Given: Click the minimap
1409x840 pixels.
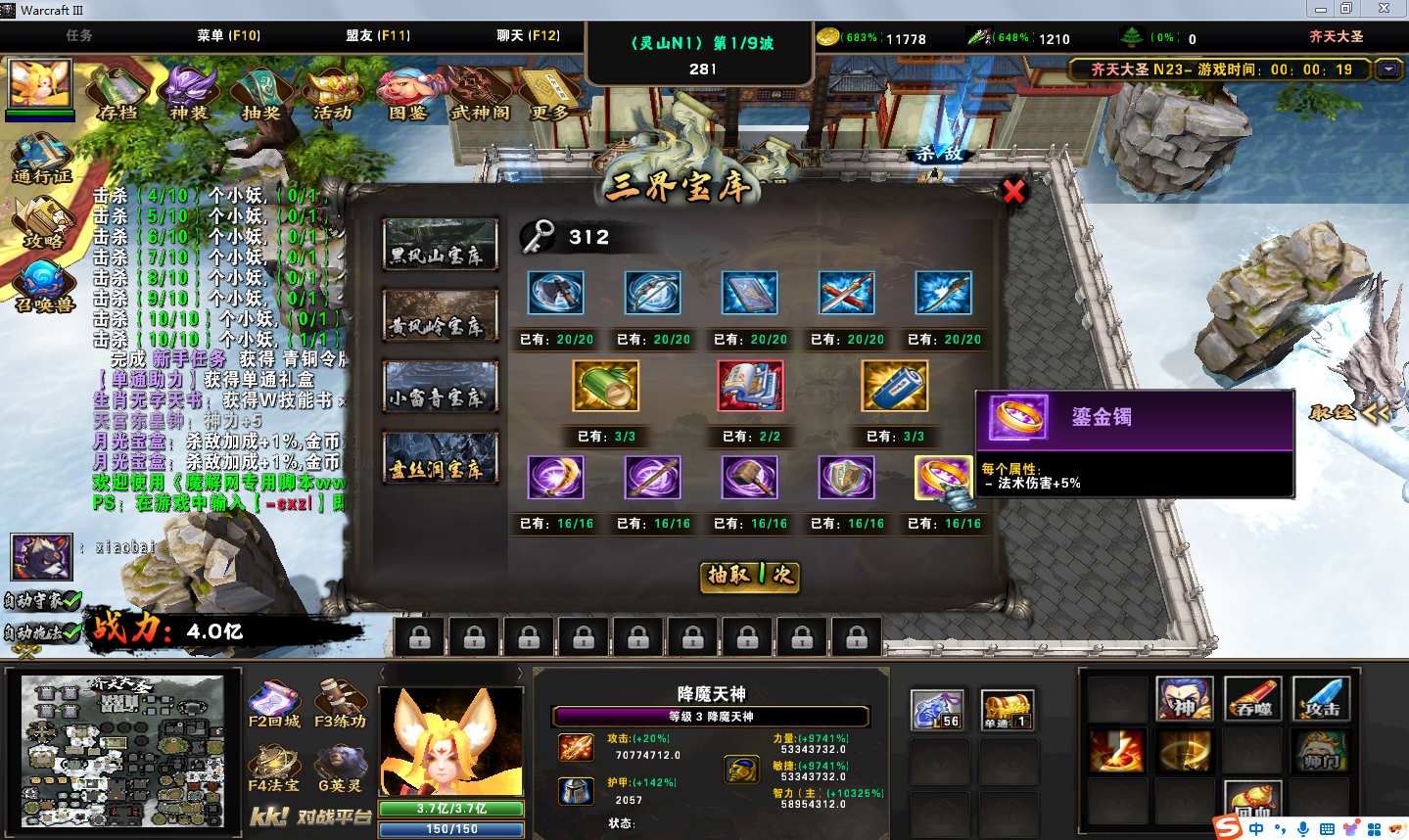Looking at the screenshot, I should [124, 751].
